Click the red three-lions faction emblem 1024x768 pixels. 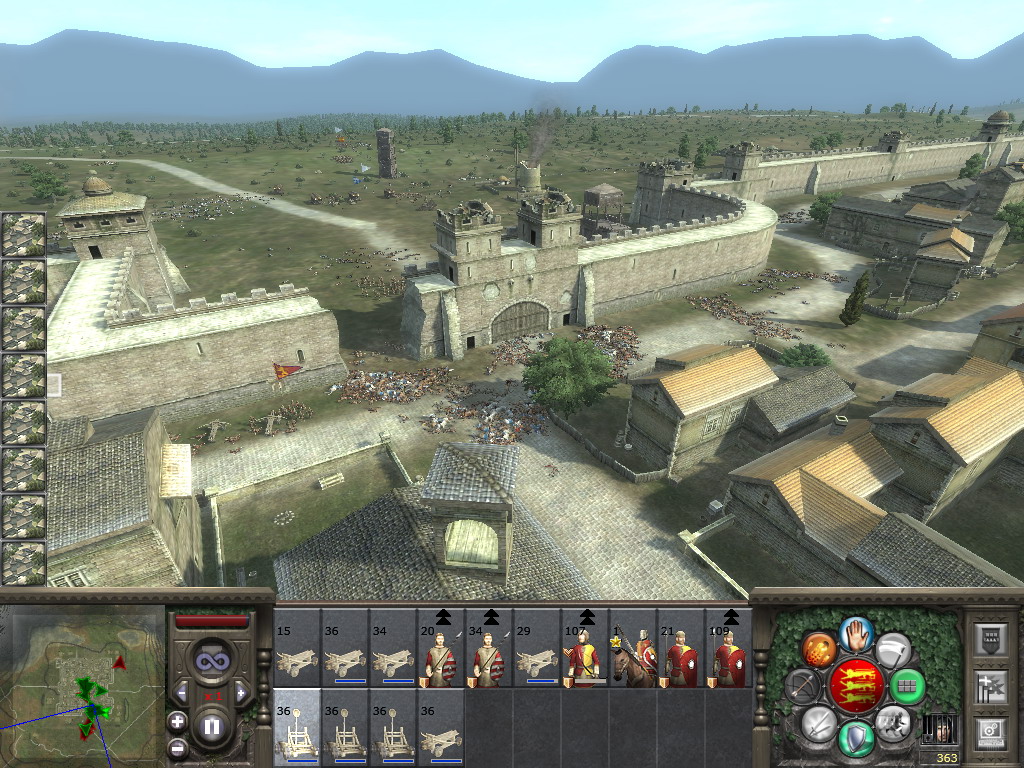[855, 686]
